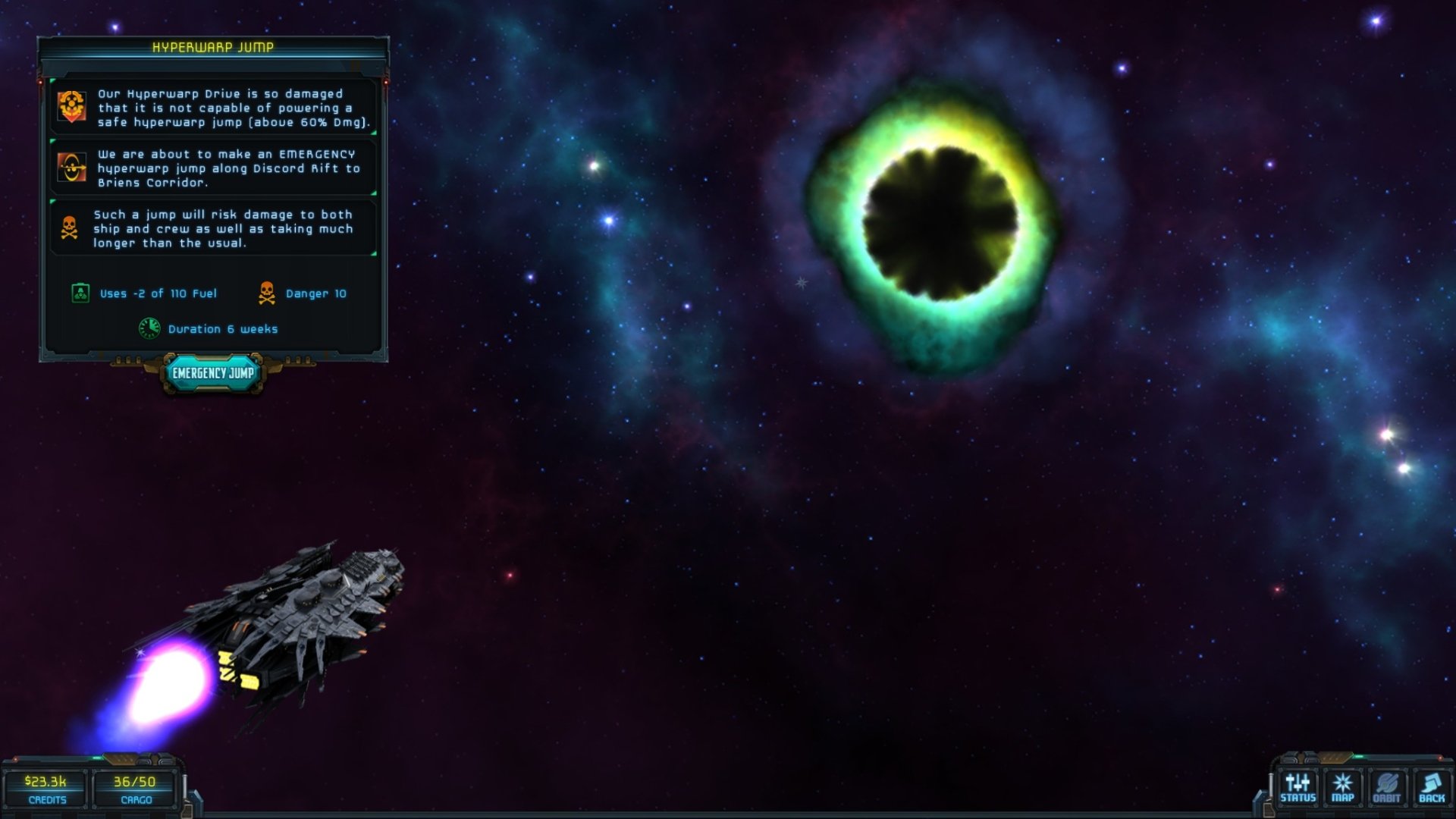
Task: Initiate the Emergency Jump
Action: coord(214,373)
